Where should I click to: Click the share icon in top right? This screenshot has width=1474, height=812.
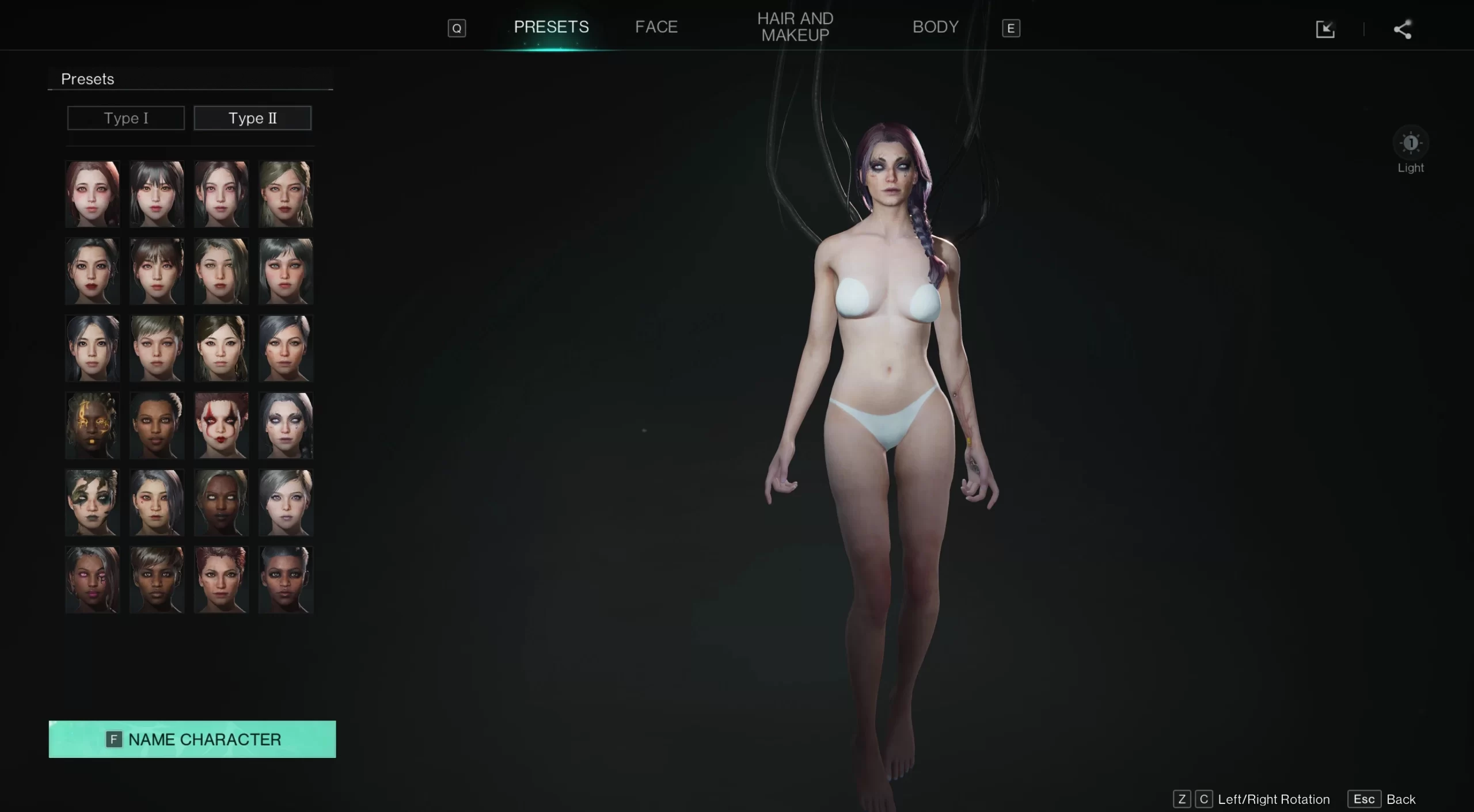click(1401, 29)
